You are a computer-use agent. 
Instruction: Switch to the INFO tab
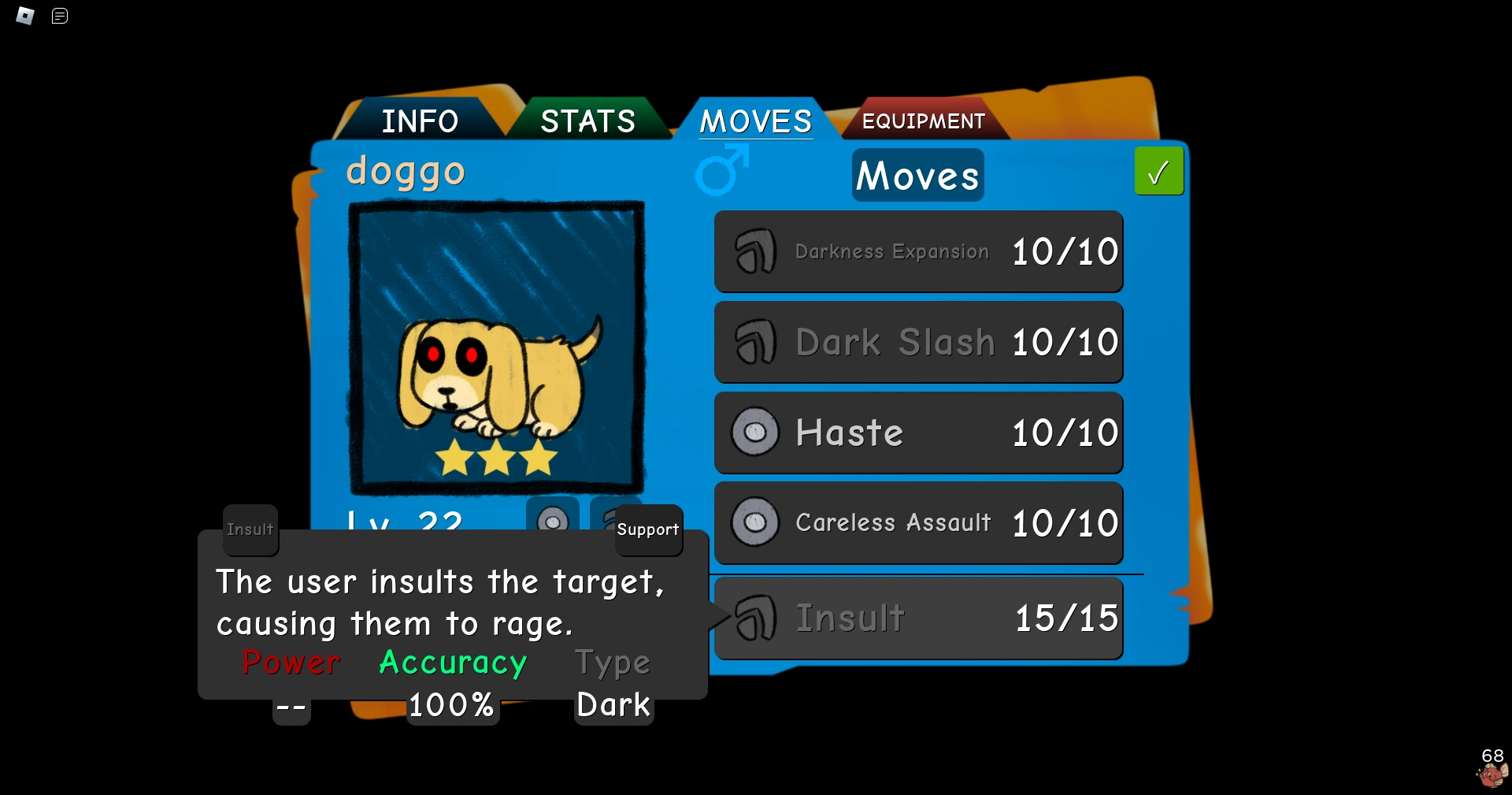click(x=421, y=121)
